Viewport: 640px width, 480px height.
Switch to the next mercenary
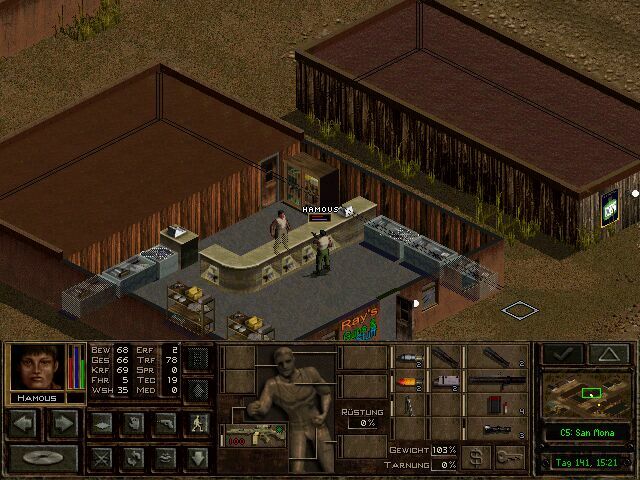(63, 423)
